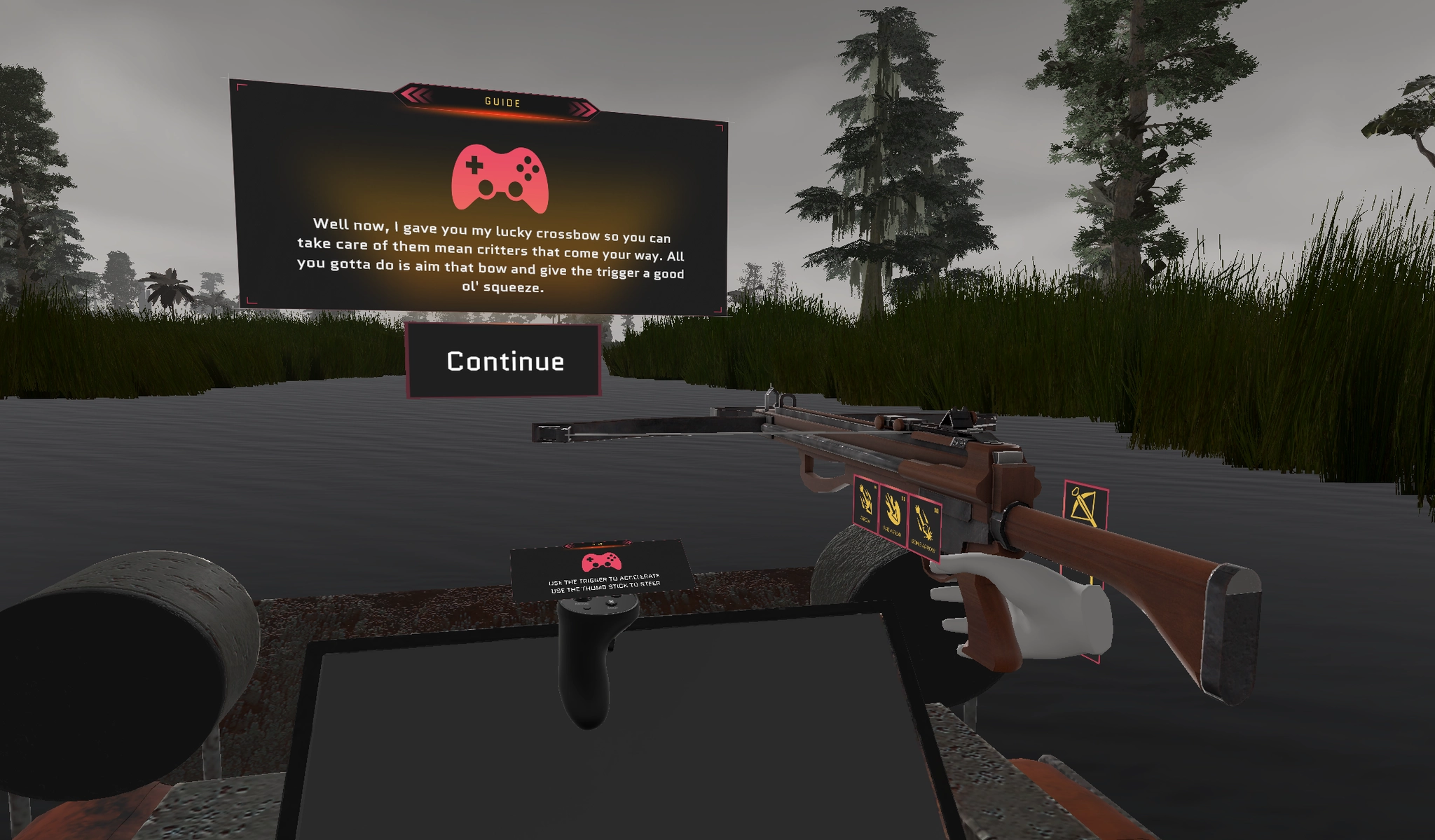Image resolution: width=1435 pixels, height=840 pixels.
Task: Click the trigger-to-accelerate instruction text
Action: 604,580
